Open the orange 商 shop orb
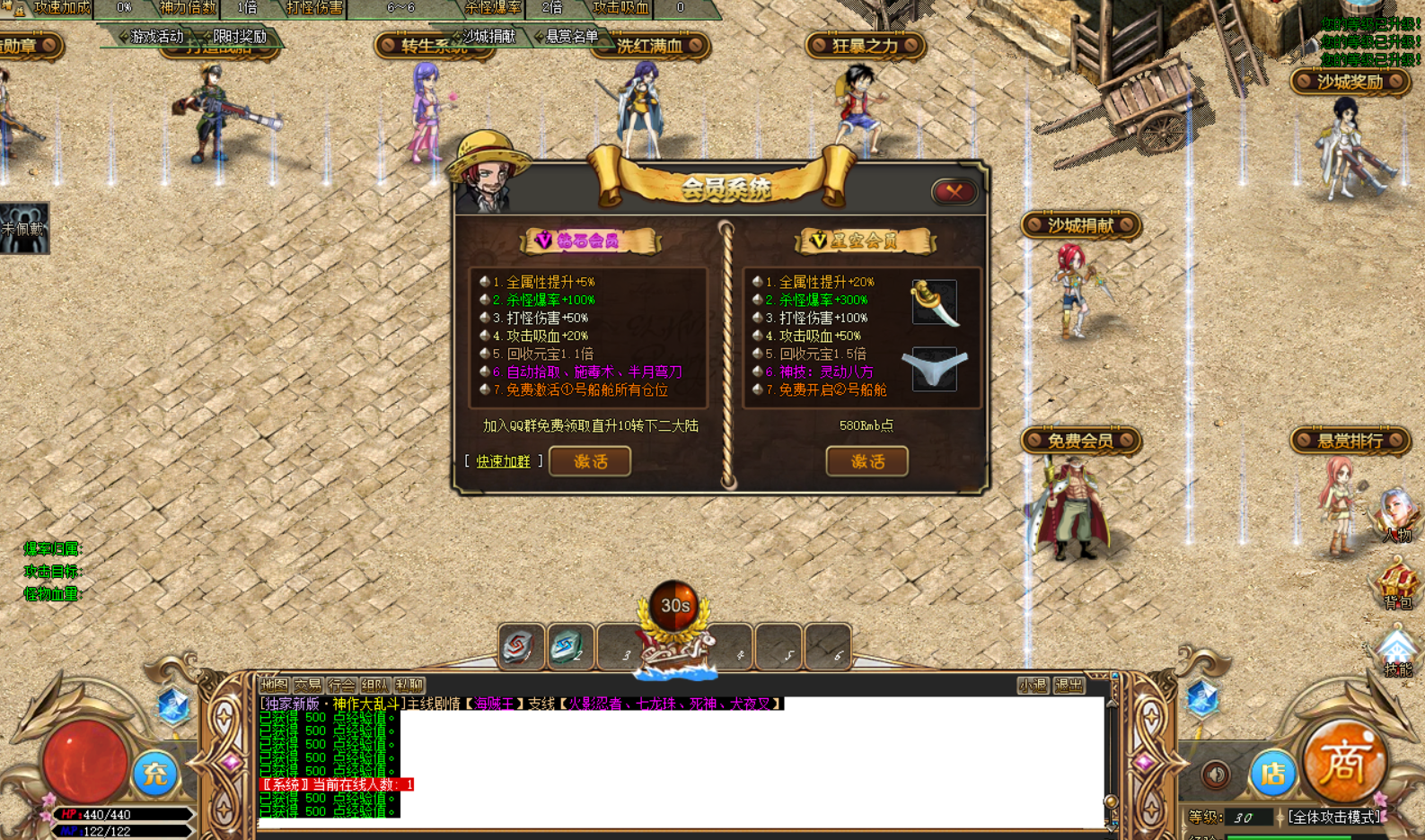Screen dimensions: 1425x840 (x=1343, y=762)
